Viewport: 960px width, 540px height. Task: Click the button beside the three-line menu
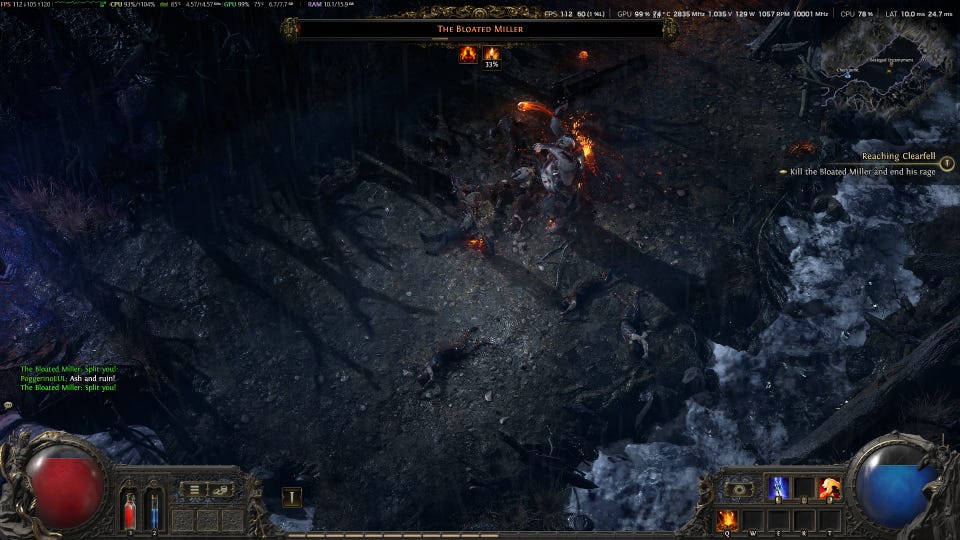tap(222, 489)
